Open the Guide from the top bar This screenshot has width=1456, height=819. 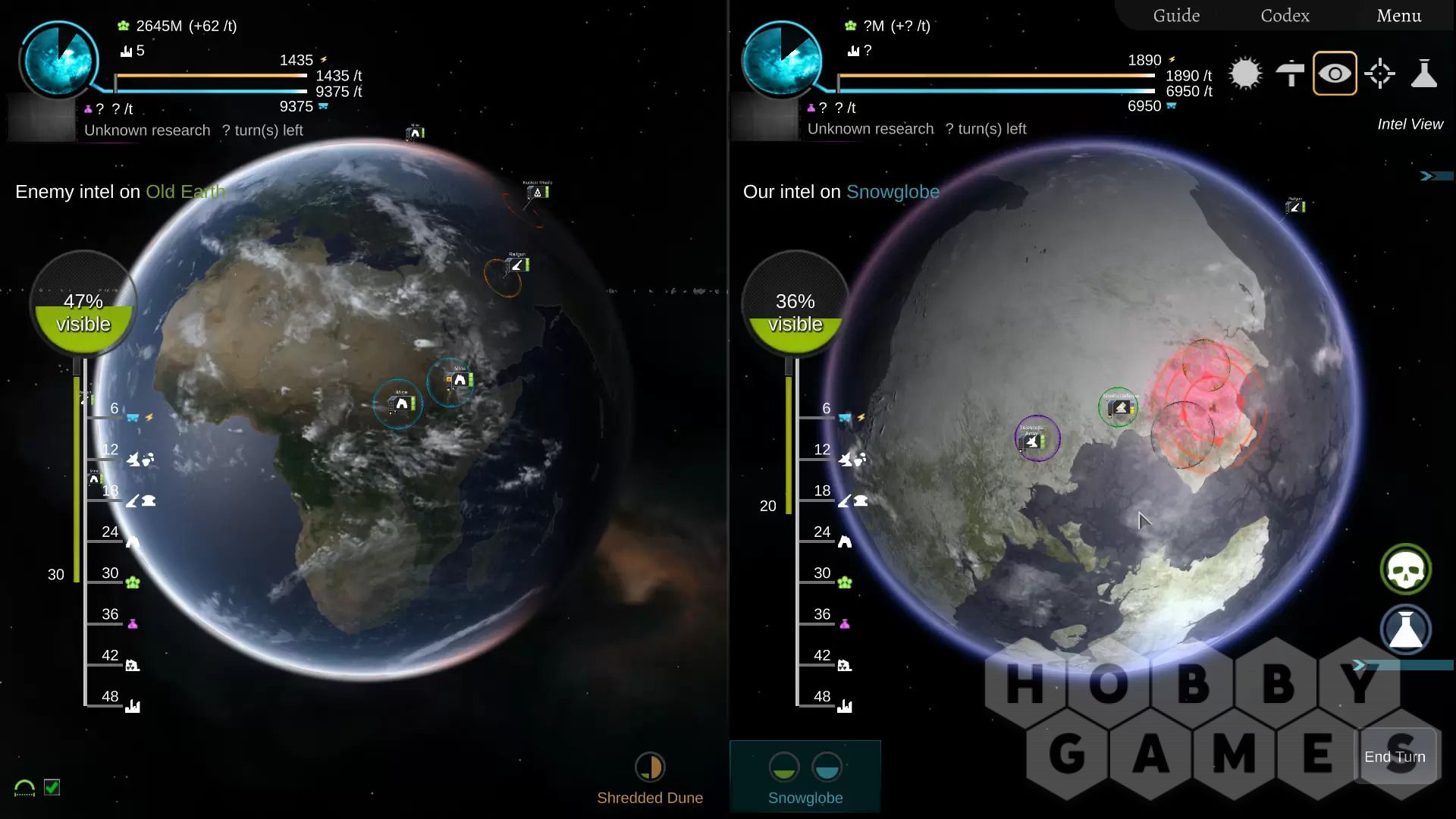[1176, 16]
